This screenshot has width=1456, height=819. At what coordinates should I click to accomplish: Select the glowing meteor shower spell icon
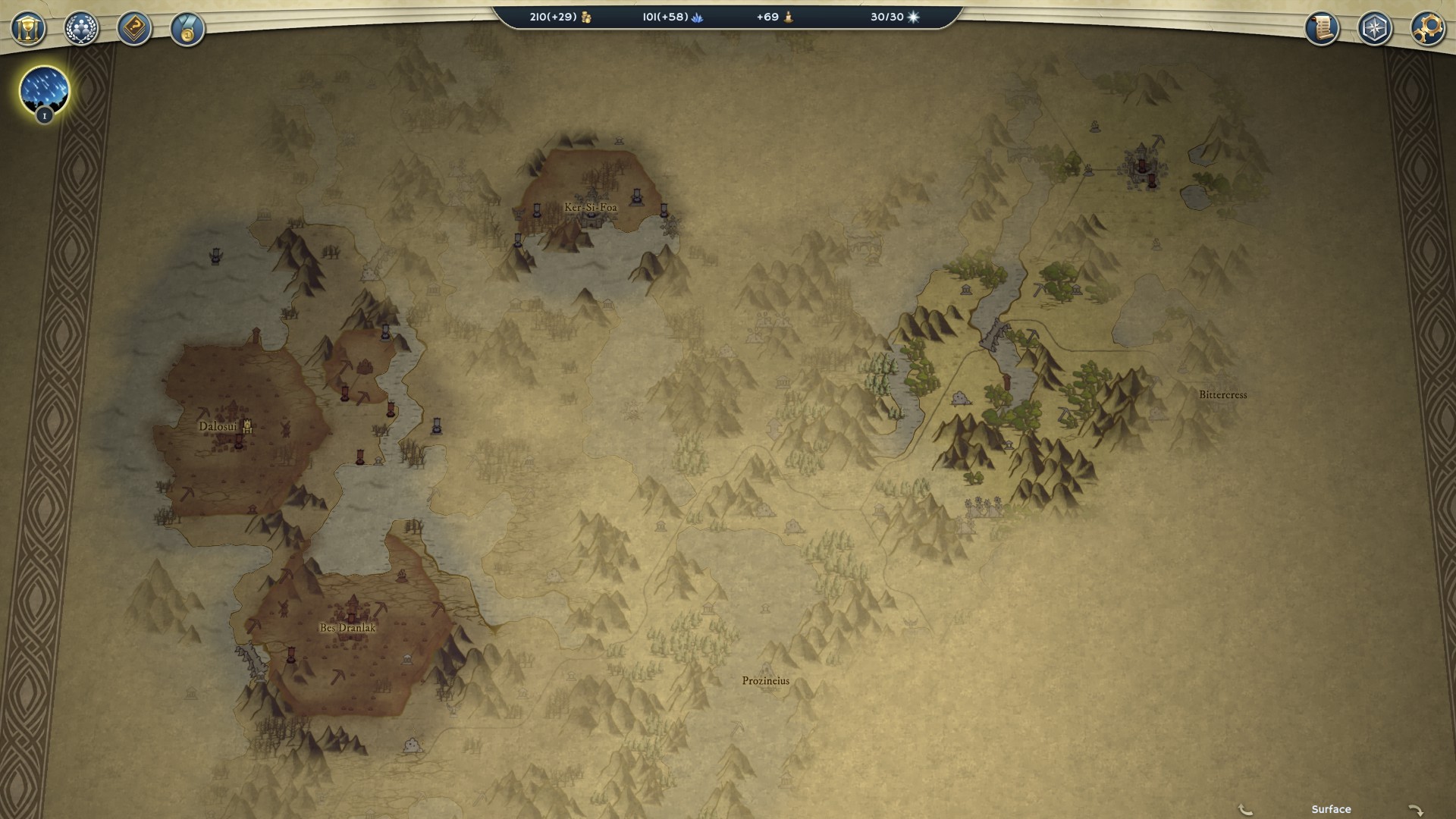[x=44, y=90]
